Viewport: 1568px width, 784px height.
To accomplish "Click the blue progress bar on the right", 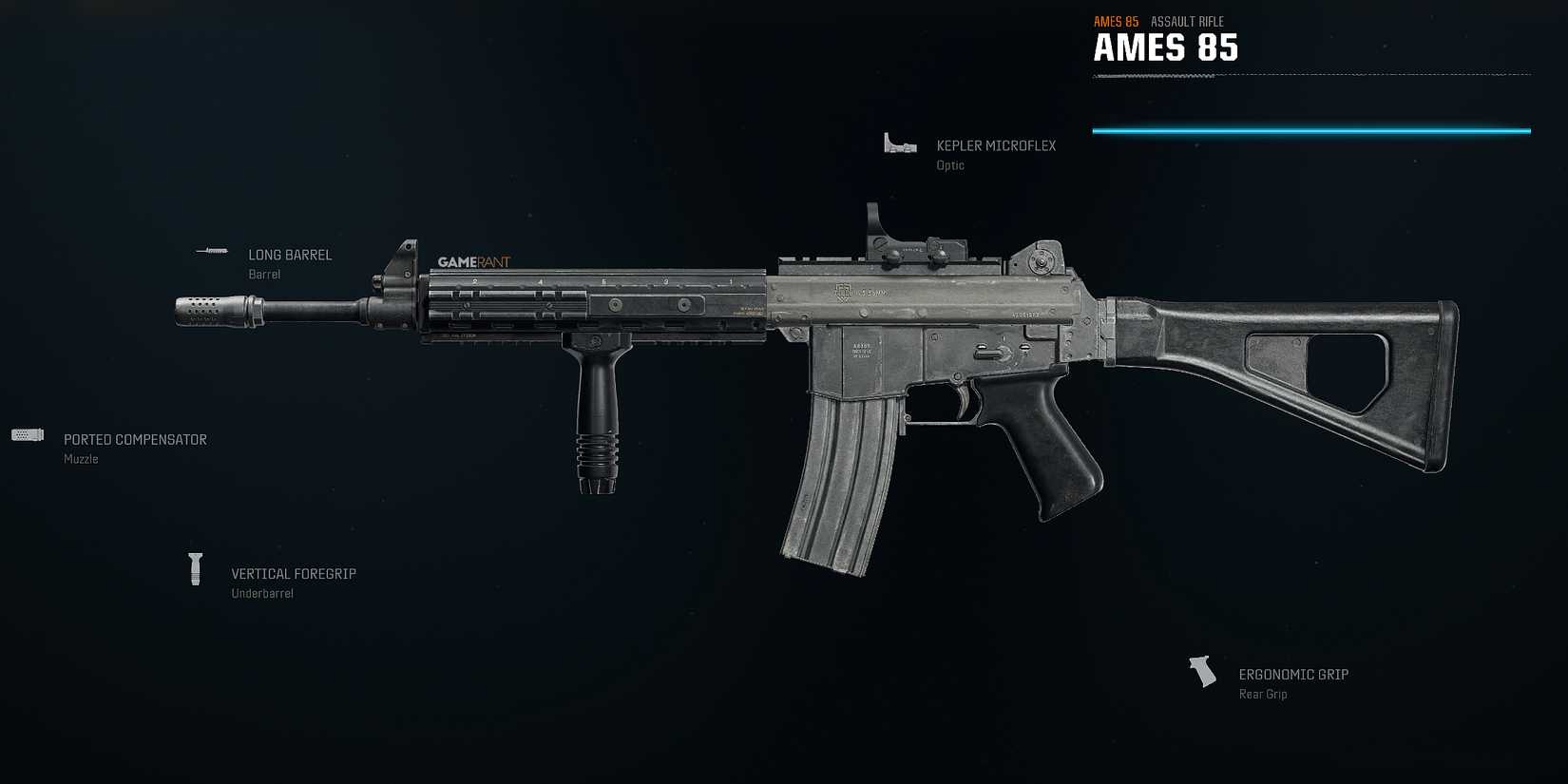I will (x=1311, y=130).
